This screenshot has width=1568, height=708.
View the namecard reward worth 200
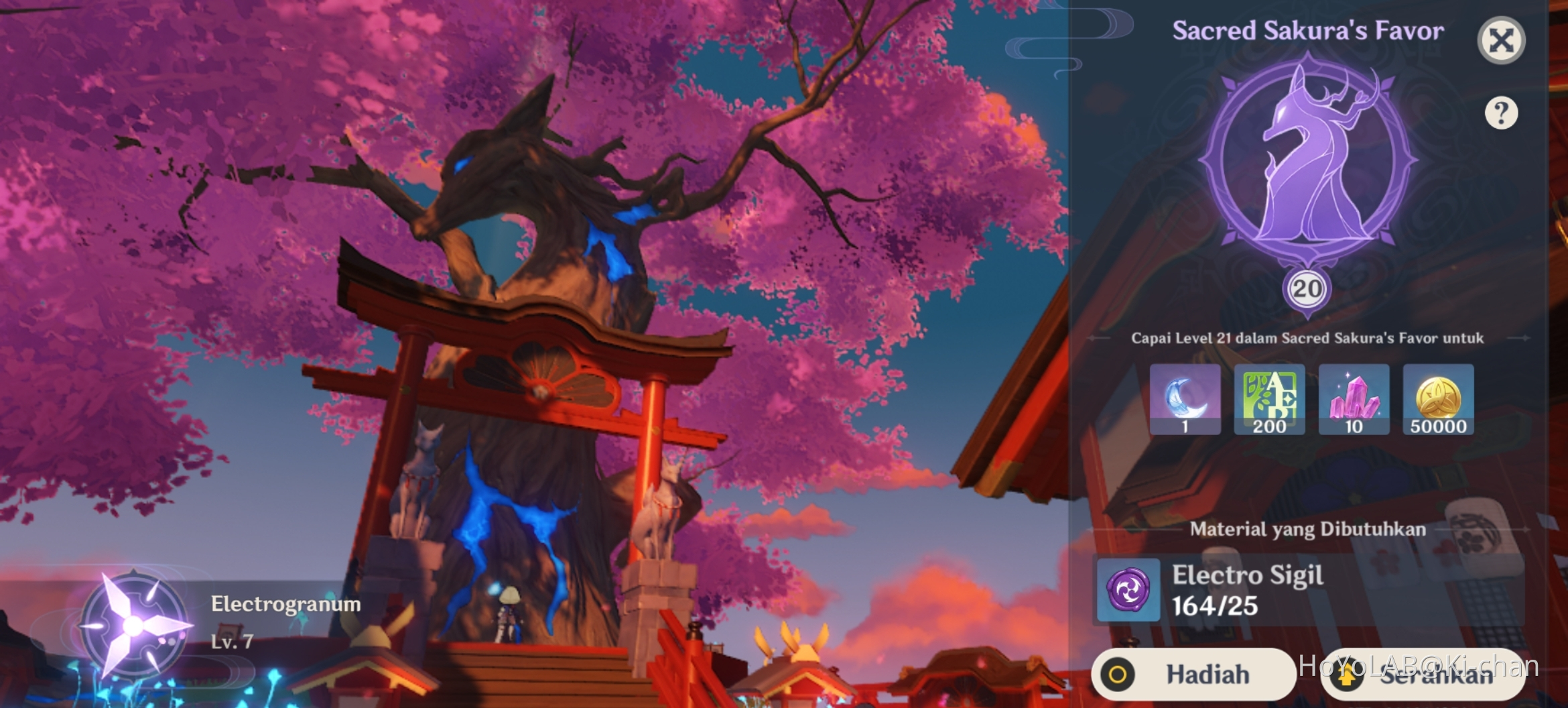pos(1269,400)
